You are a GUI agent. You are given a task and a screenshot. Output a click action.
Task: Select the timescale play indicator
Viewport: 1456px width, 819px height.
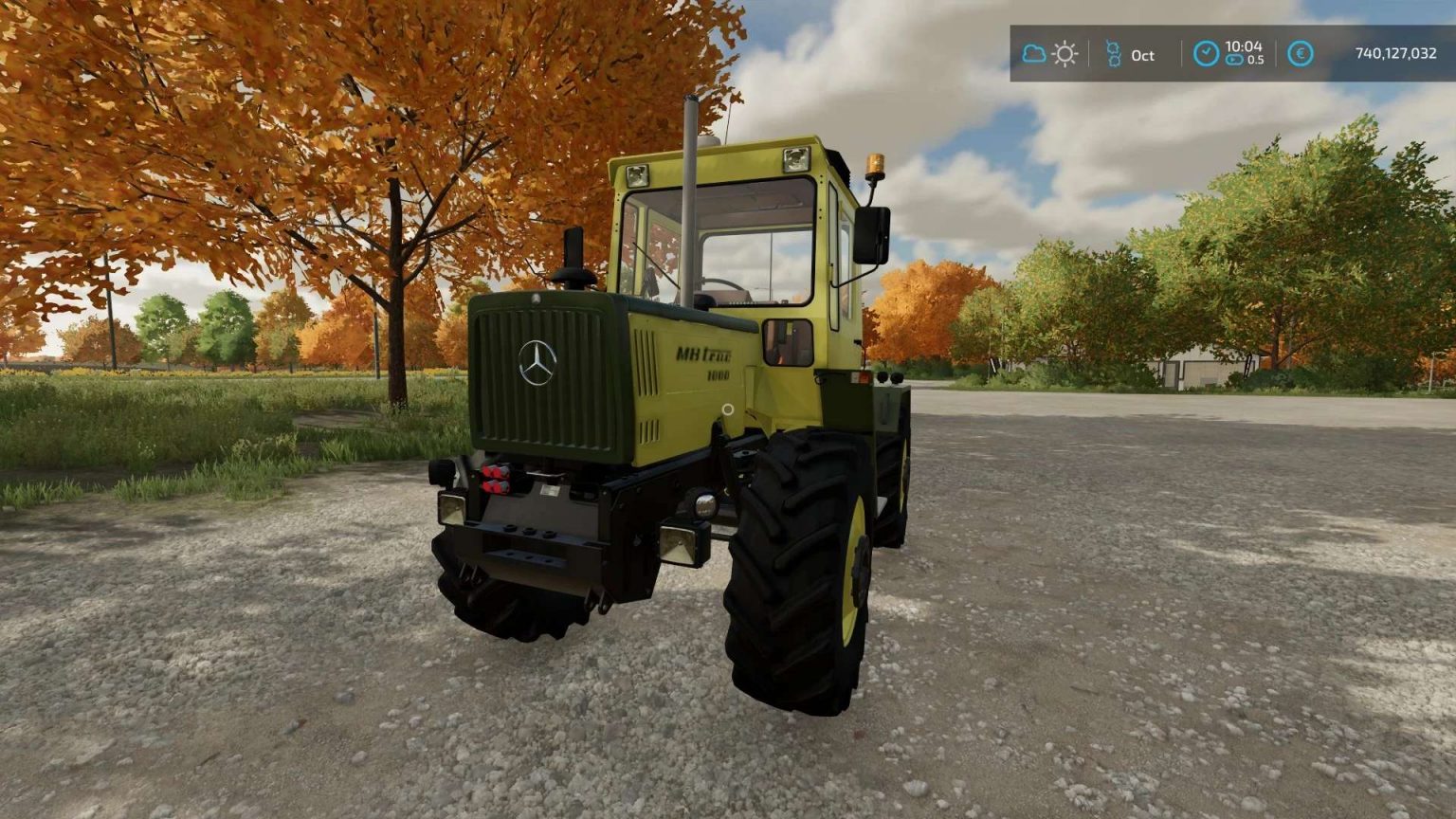[x=1233, y=60]
